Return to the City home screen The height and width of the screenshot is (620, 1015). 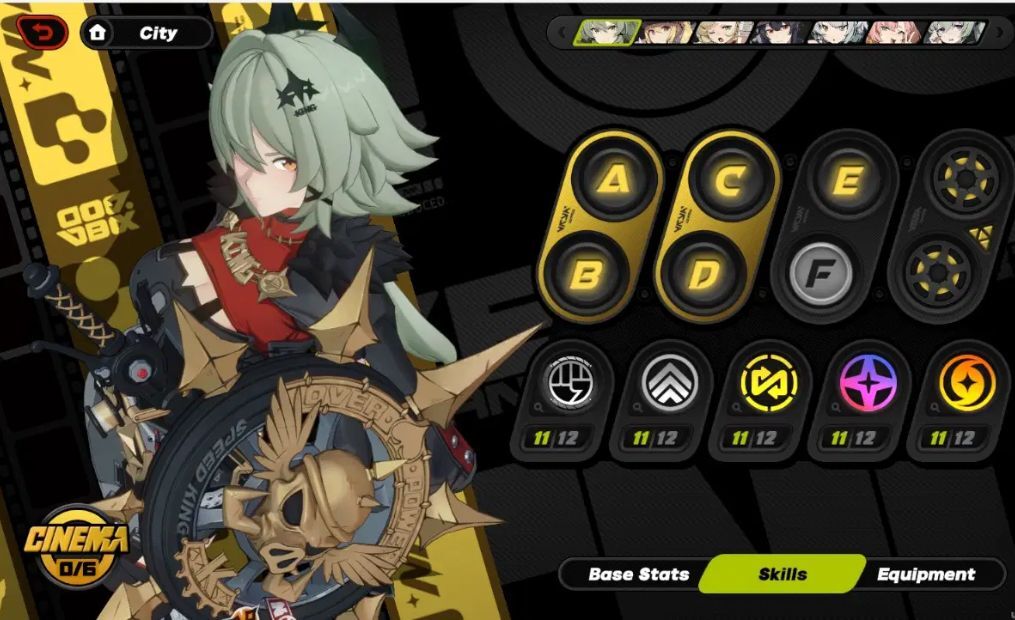pyautogui.click(x=146, y=33)
